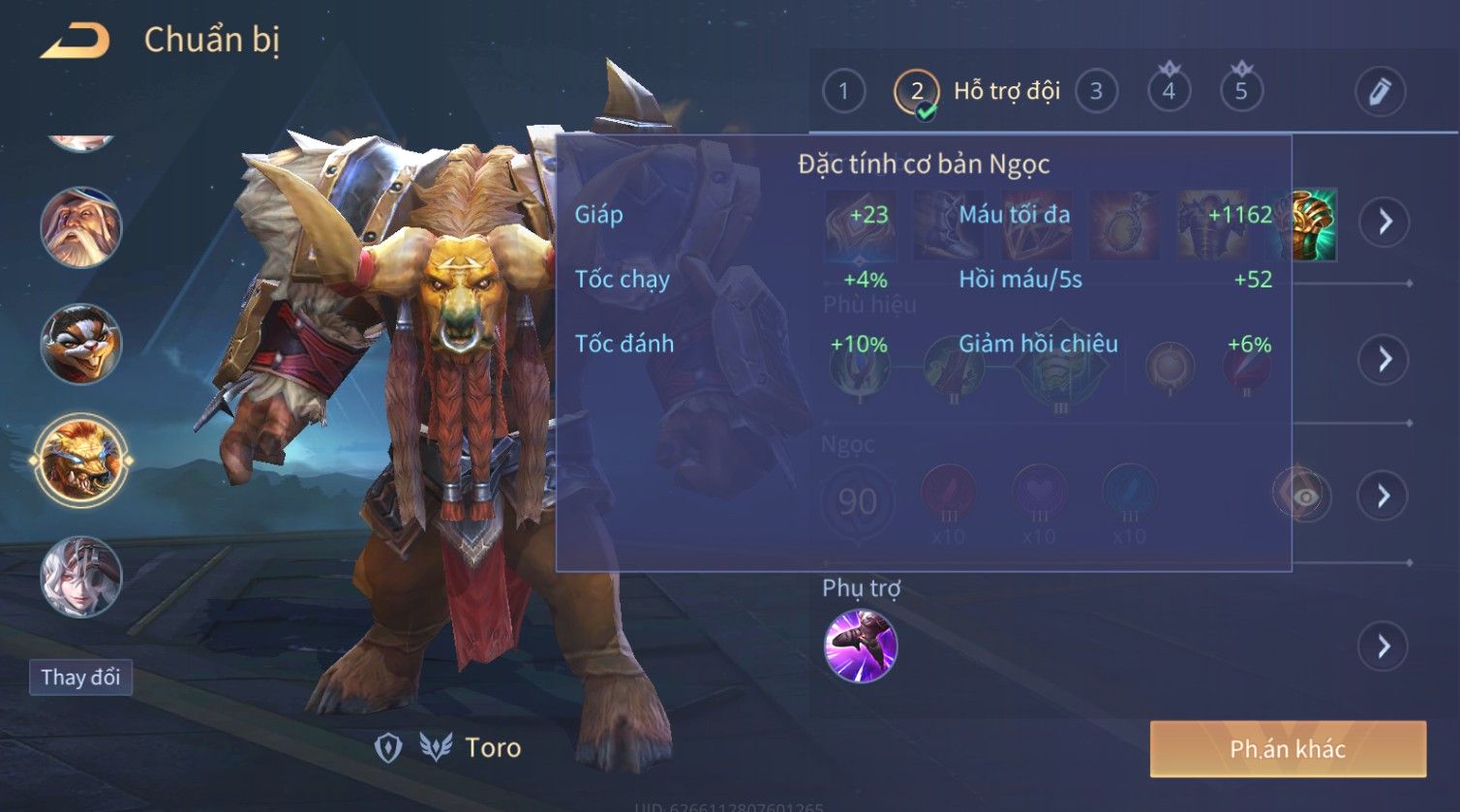Select the white-bearded old hero portrait
The height and width of the screenshot is (812, 1460).
tap(80, 228)
